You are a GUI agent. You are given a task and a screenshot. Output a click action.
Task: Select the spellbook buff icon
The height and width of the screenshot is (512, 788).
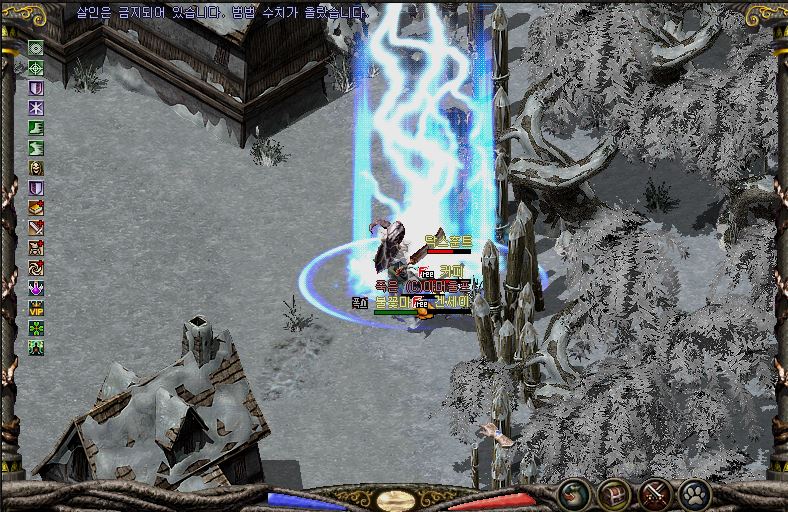[x=36, y=208]
